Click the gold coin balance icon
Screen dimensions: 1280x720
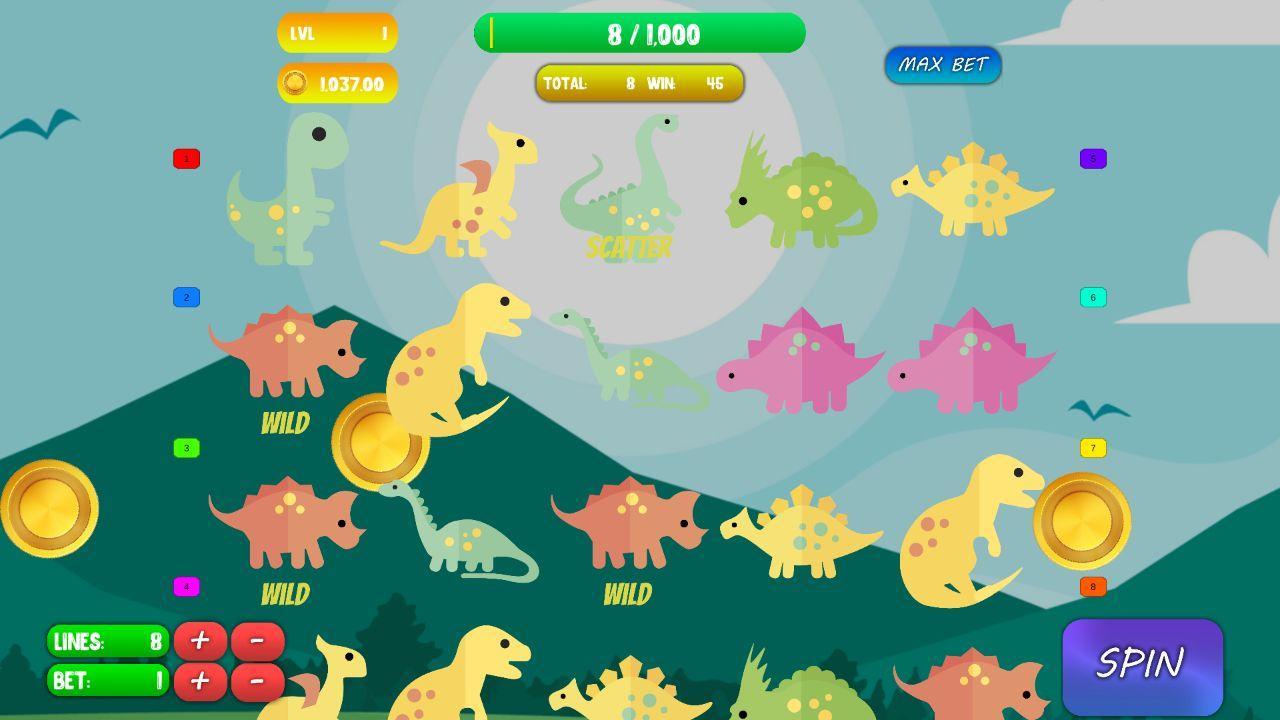click(x=295, y=83)
